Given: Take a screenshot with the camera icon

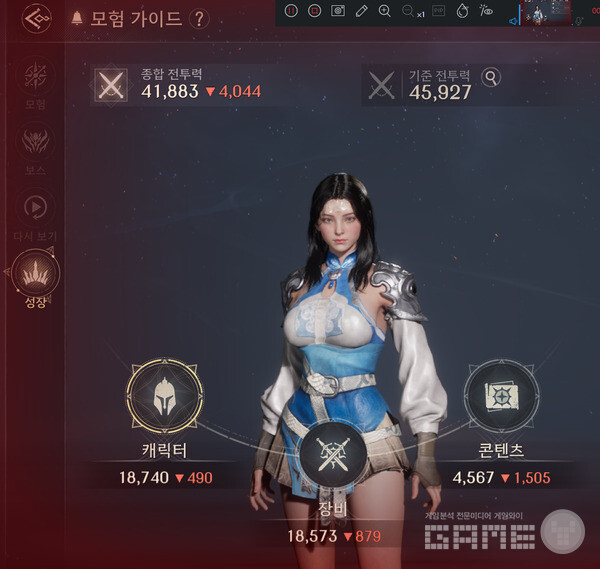Looking at the screenshot, I should [x=338, y=11].
